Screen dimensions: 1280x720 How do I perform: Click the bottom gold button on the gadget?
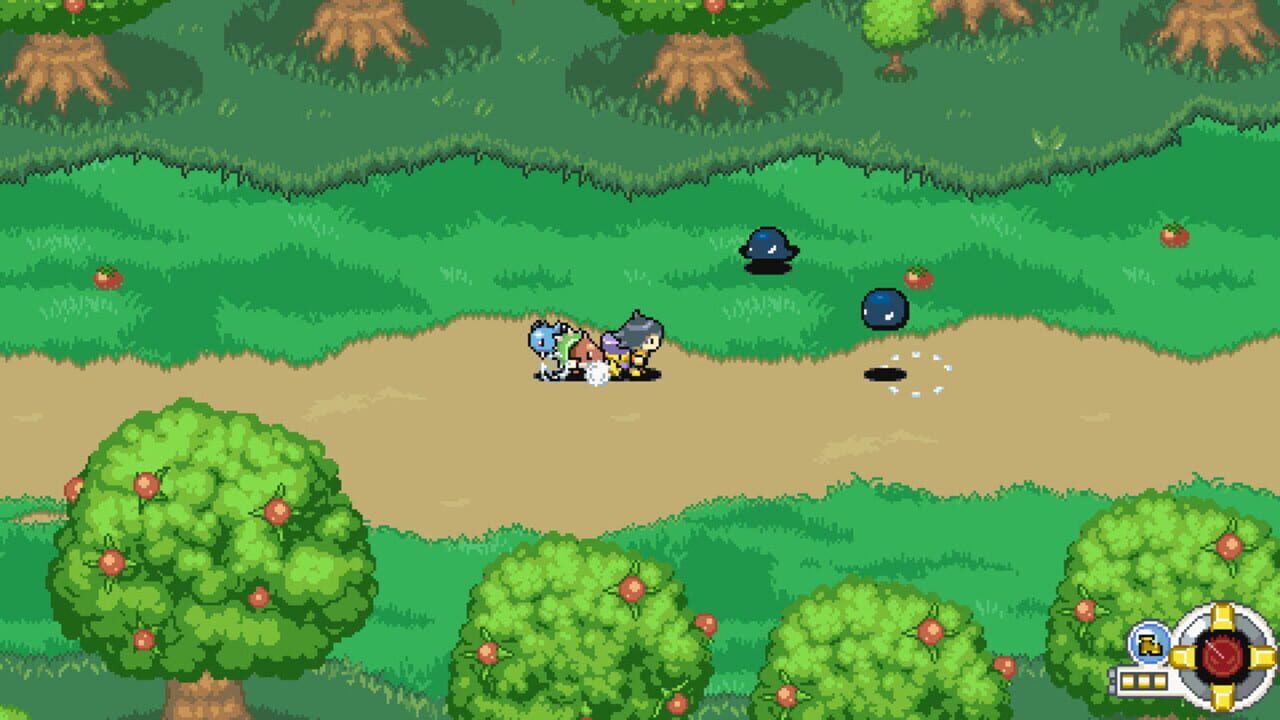(1223, 697)
